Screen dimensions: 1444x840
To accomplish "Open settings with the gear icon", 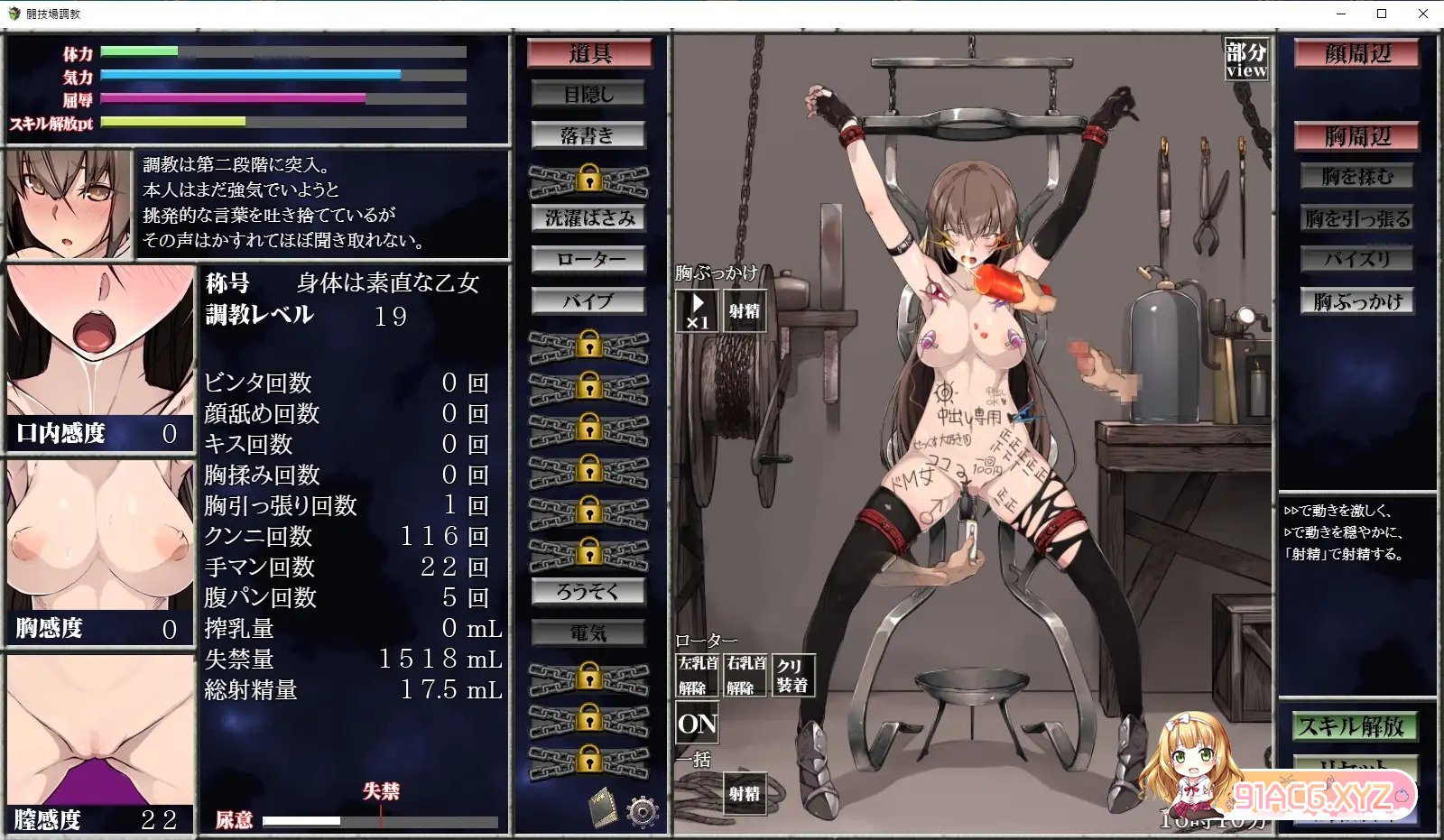I will (642, 811).
